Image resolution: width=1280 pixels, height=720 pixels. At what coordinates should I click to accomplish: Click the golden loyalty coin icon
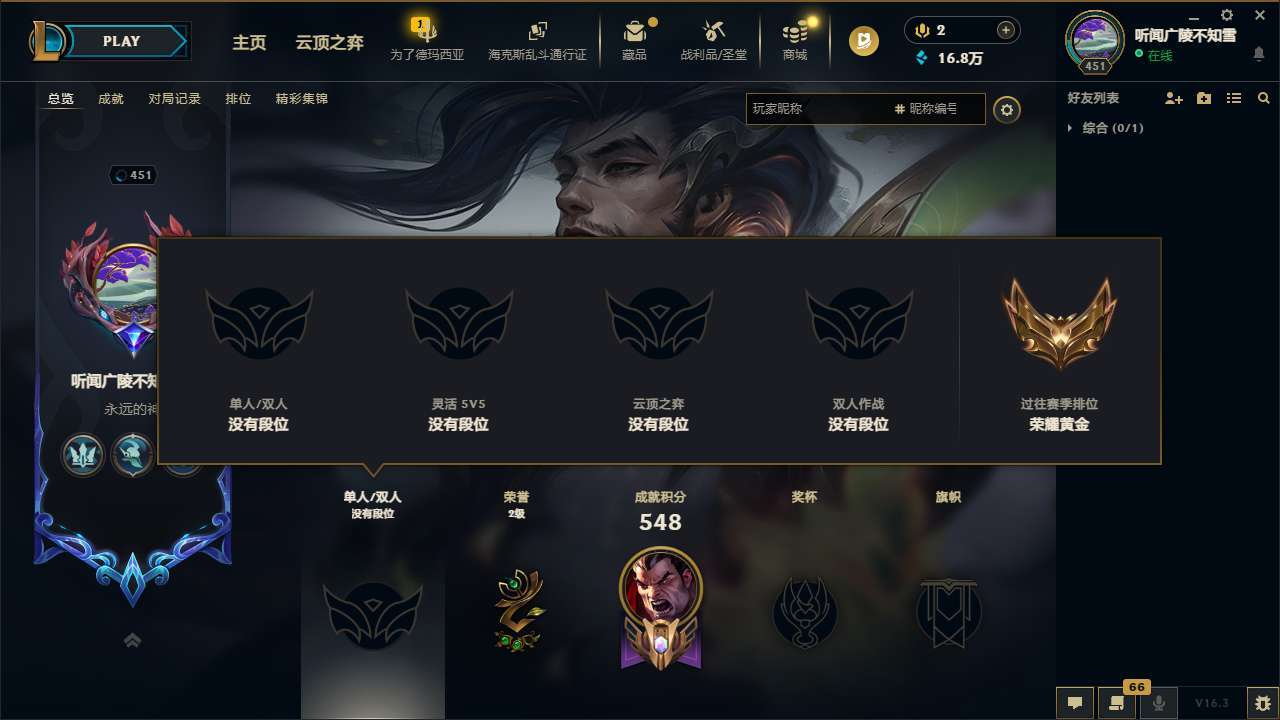pyautogui.click(x=862, y=40)
